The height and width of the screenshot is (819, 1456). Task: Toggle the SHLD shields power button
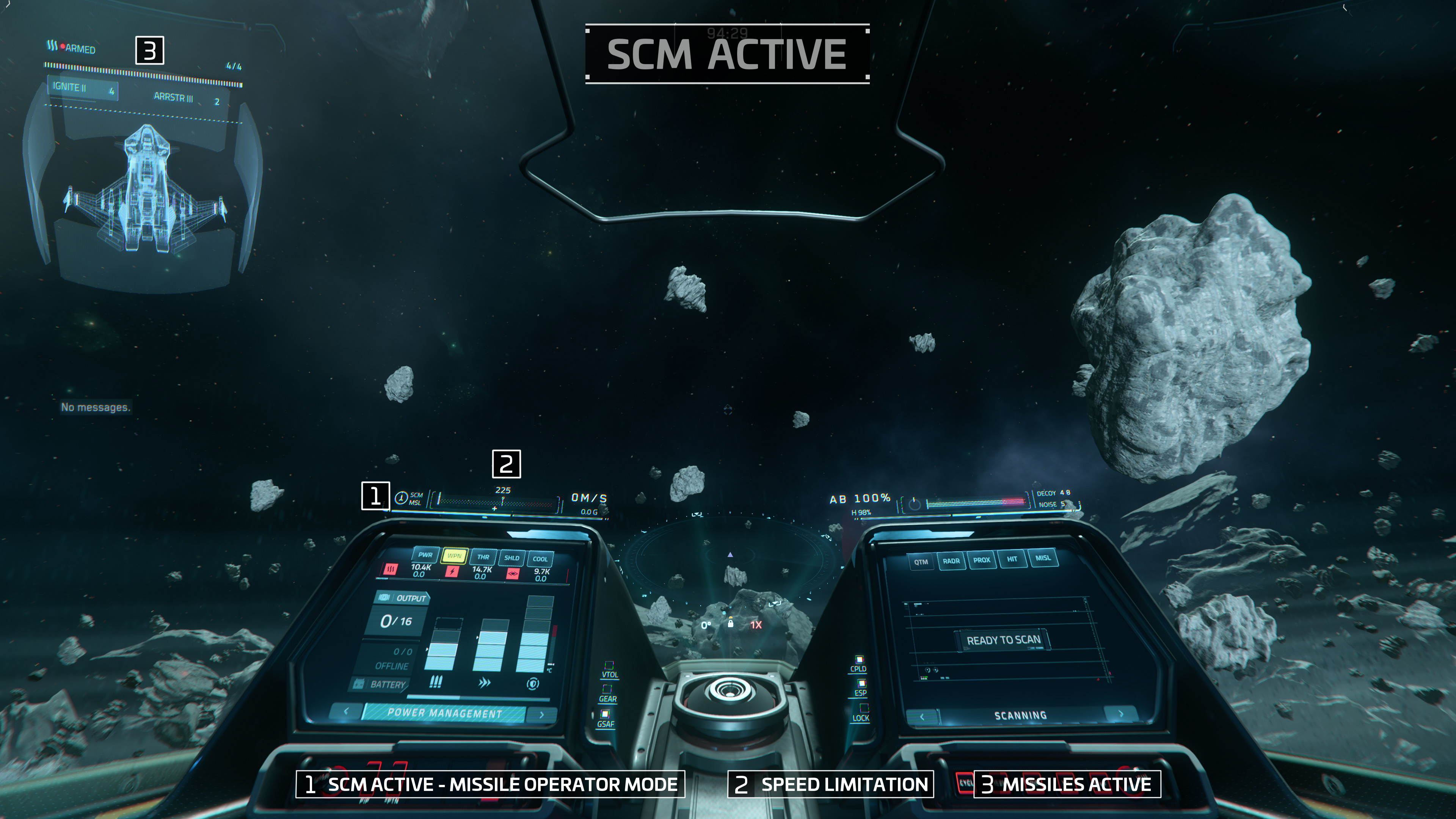511,558
